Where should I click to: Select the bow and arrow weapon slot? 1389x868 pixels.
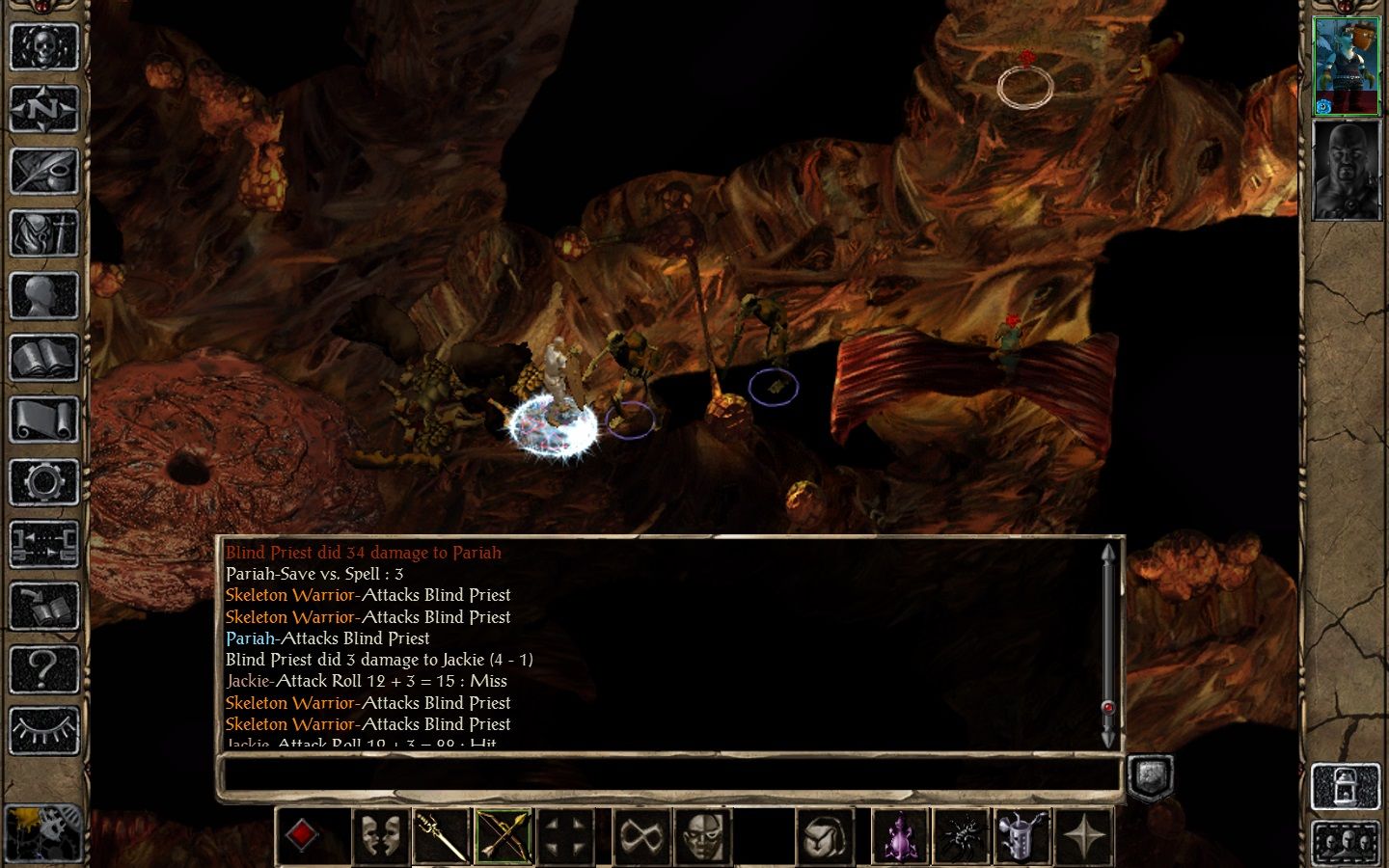click(x=504, y=835)
